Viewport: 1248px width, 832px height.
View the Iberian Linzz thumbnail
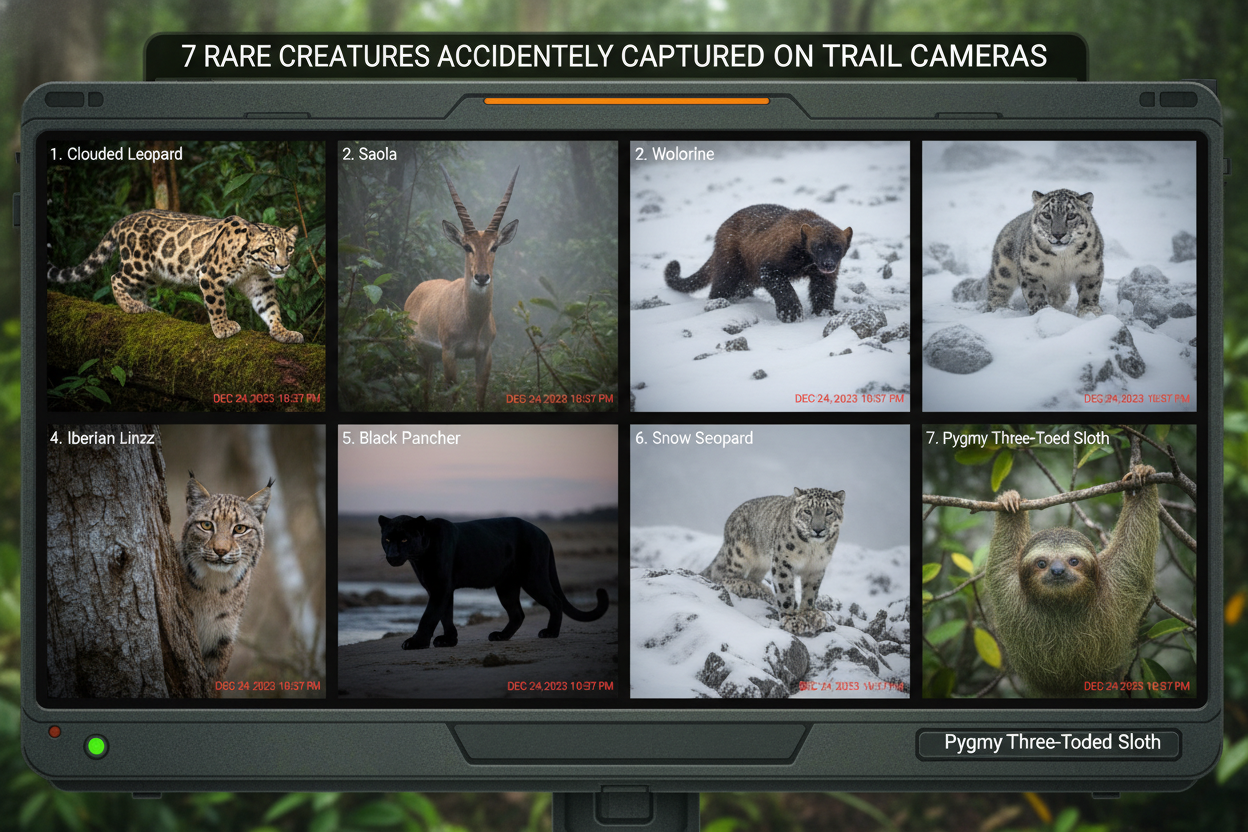point(186,561)
